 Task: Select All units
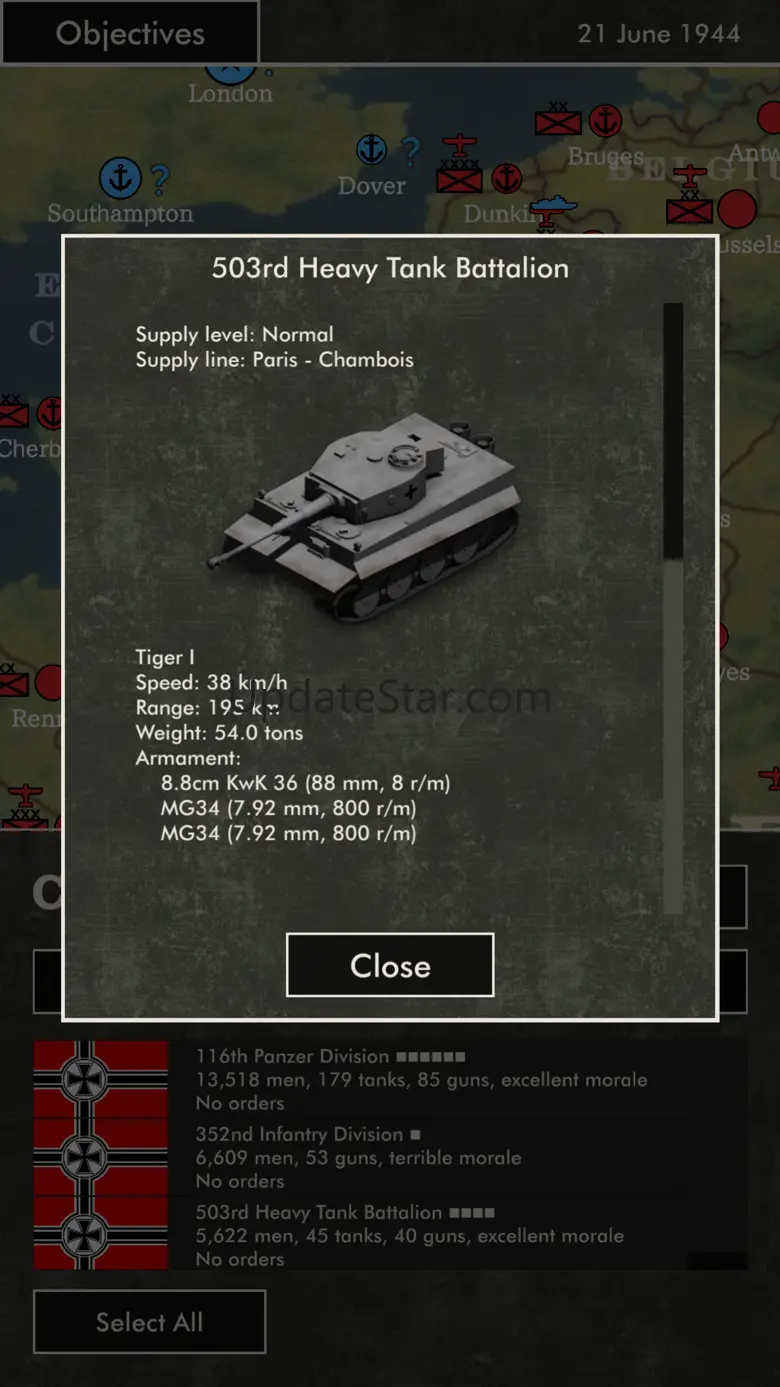click(149, 1322)
